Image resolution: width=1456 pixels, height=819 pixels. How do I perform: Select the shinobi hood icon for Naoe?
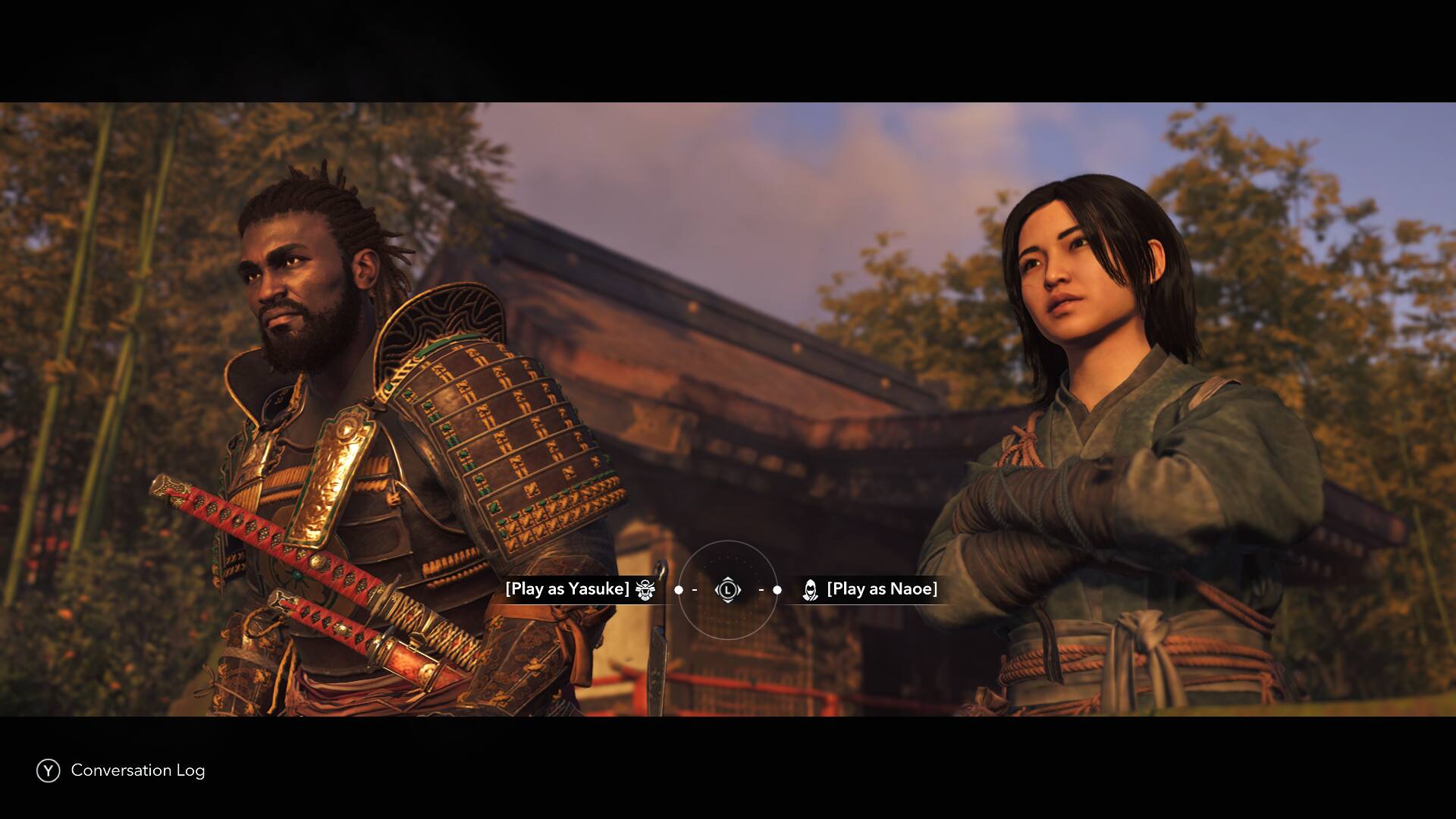[x=811, y=589]
